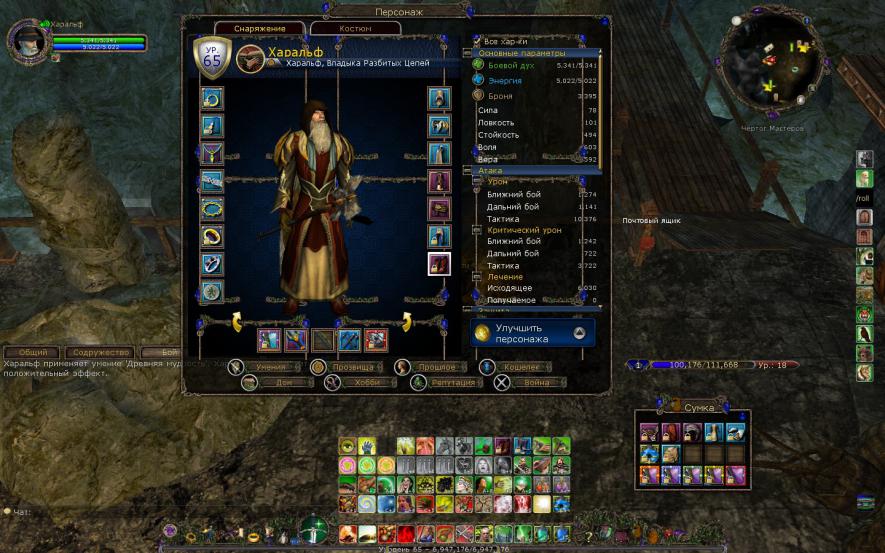The height and width of the screenshot is (553, 885).
Task: Switch to the Костюм tab
Action: click(355, 29)
